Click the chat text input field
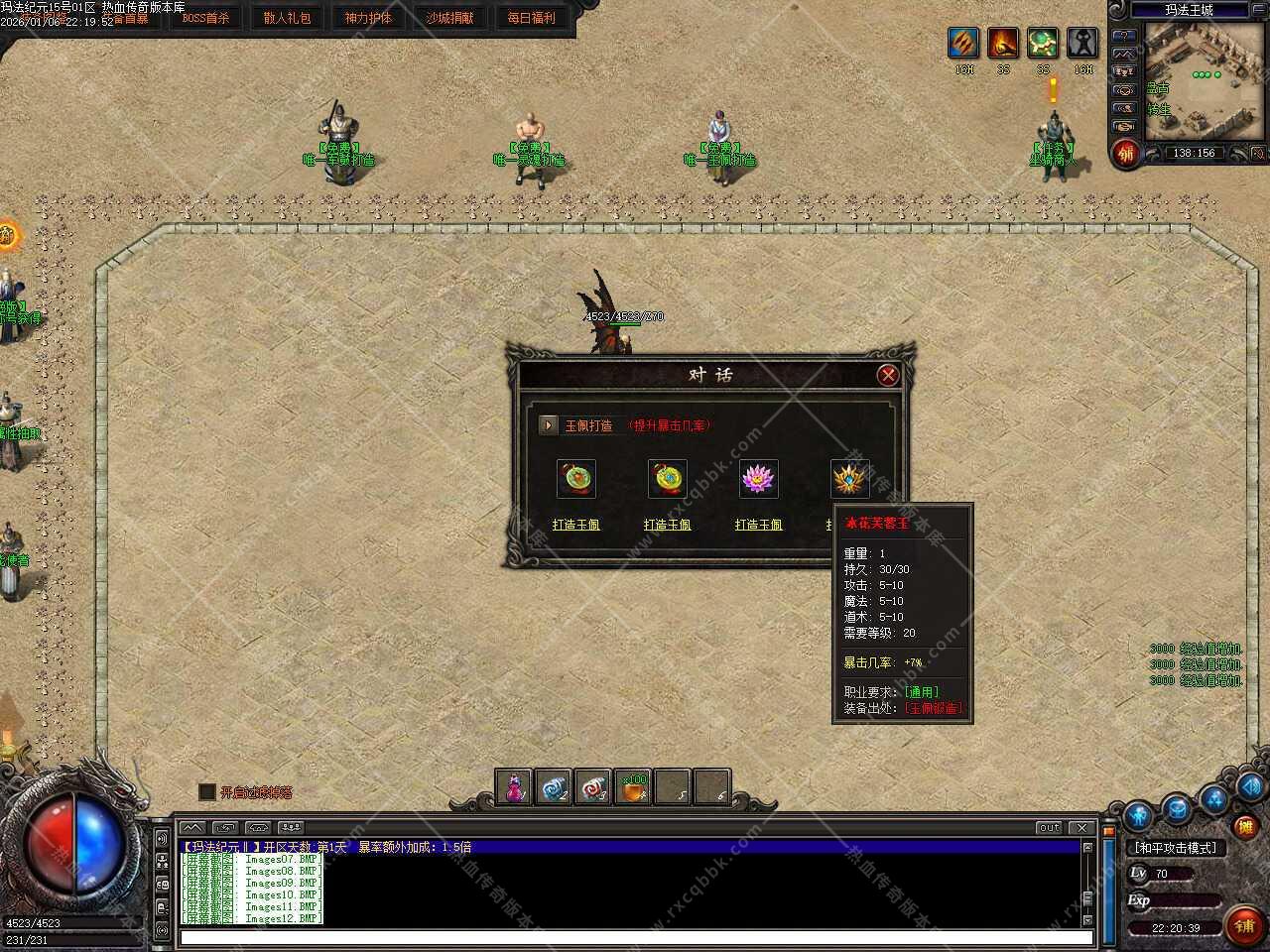The image size is (1270, 952). pos(635,937)
